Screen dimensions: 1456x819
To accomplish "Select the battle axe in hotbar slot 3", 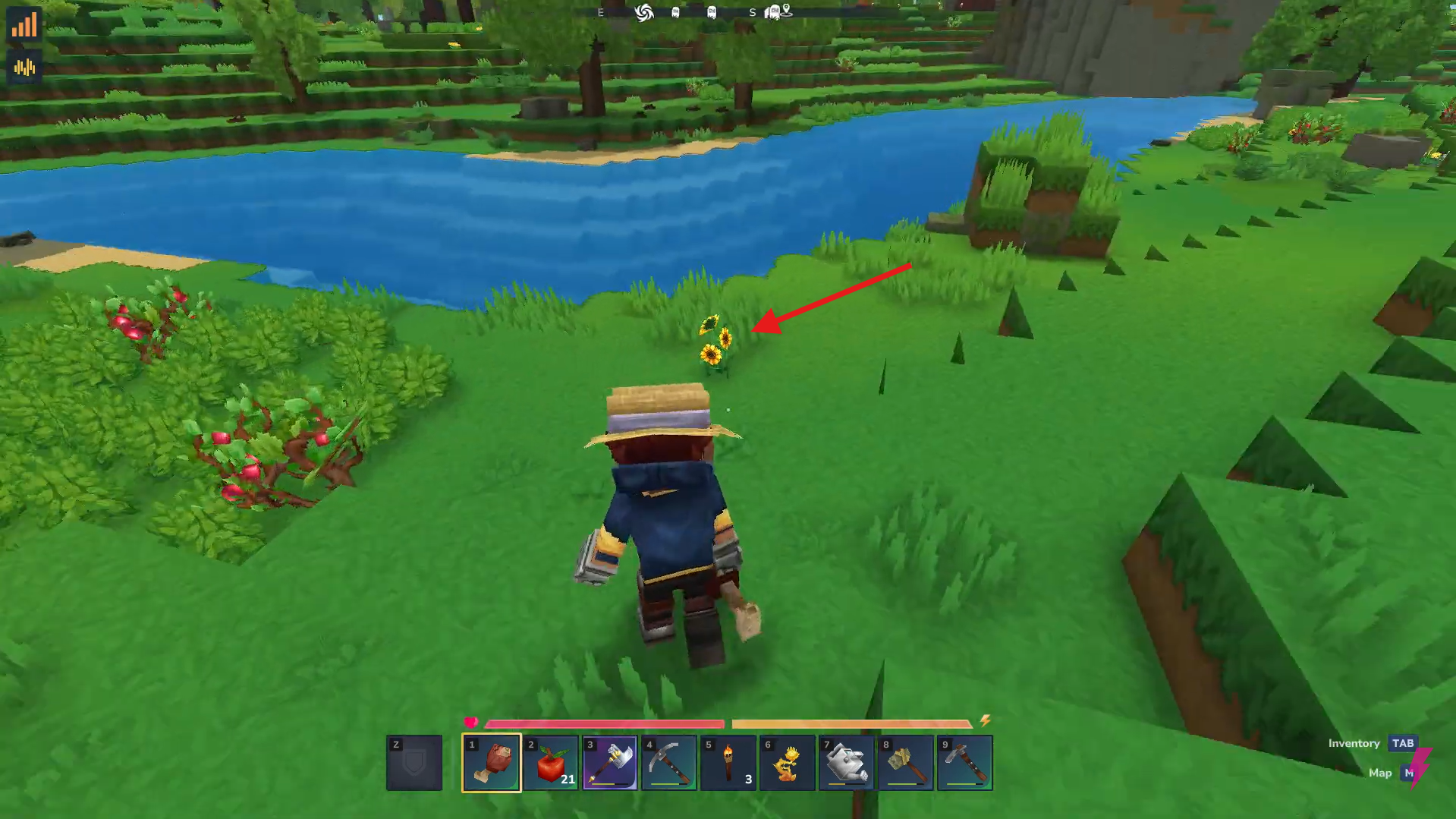I will click(x=609, y=763).
